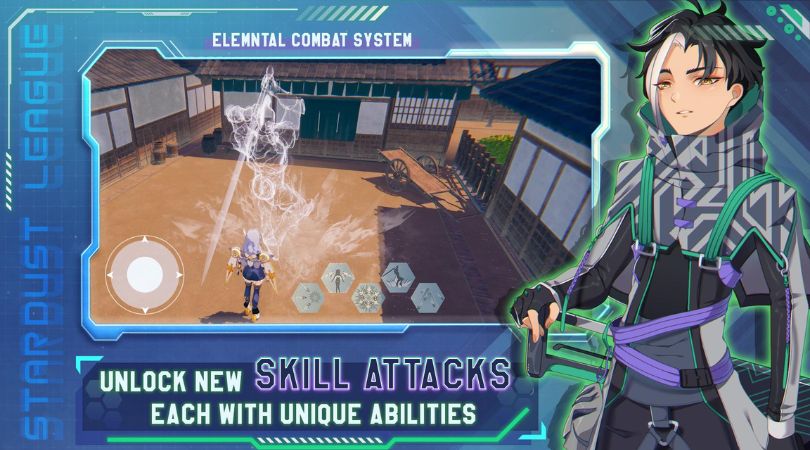
Task: Trigger the sword-slash silhouette skill hexagon
Action: 397,277
